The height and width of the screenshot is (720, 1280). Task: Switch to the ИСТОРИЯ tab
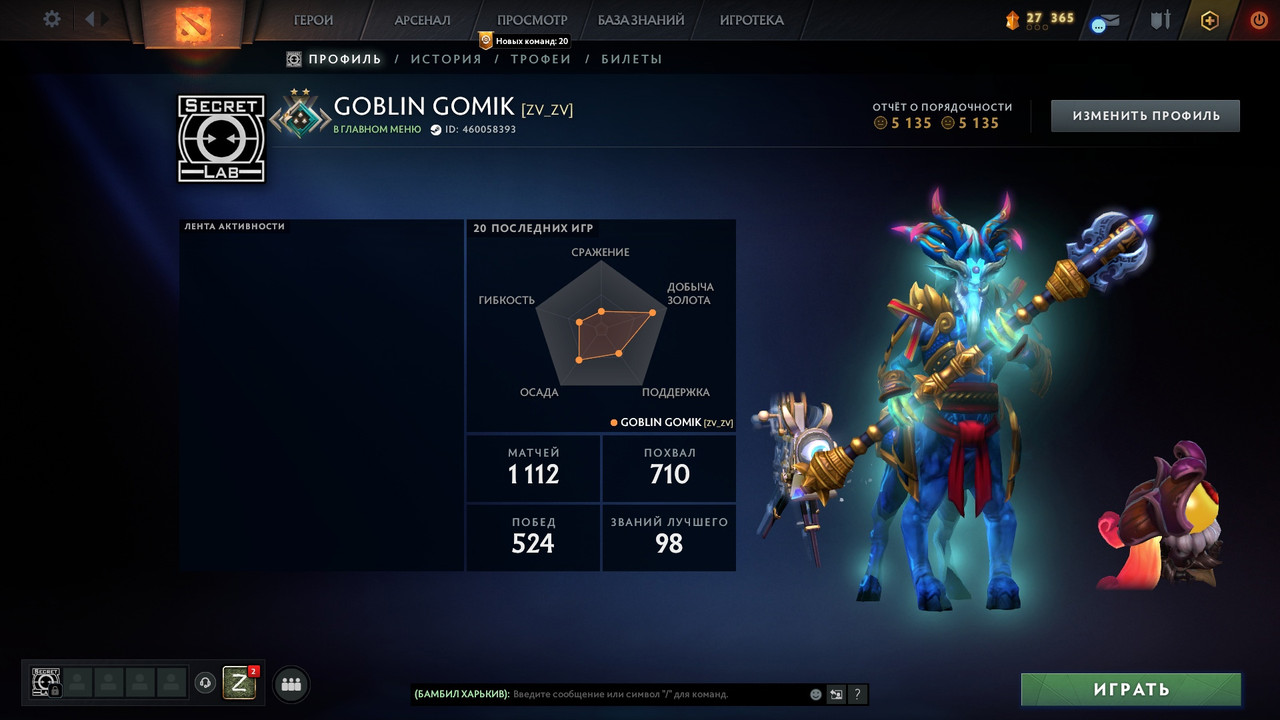click(x=446, y=59)
